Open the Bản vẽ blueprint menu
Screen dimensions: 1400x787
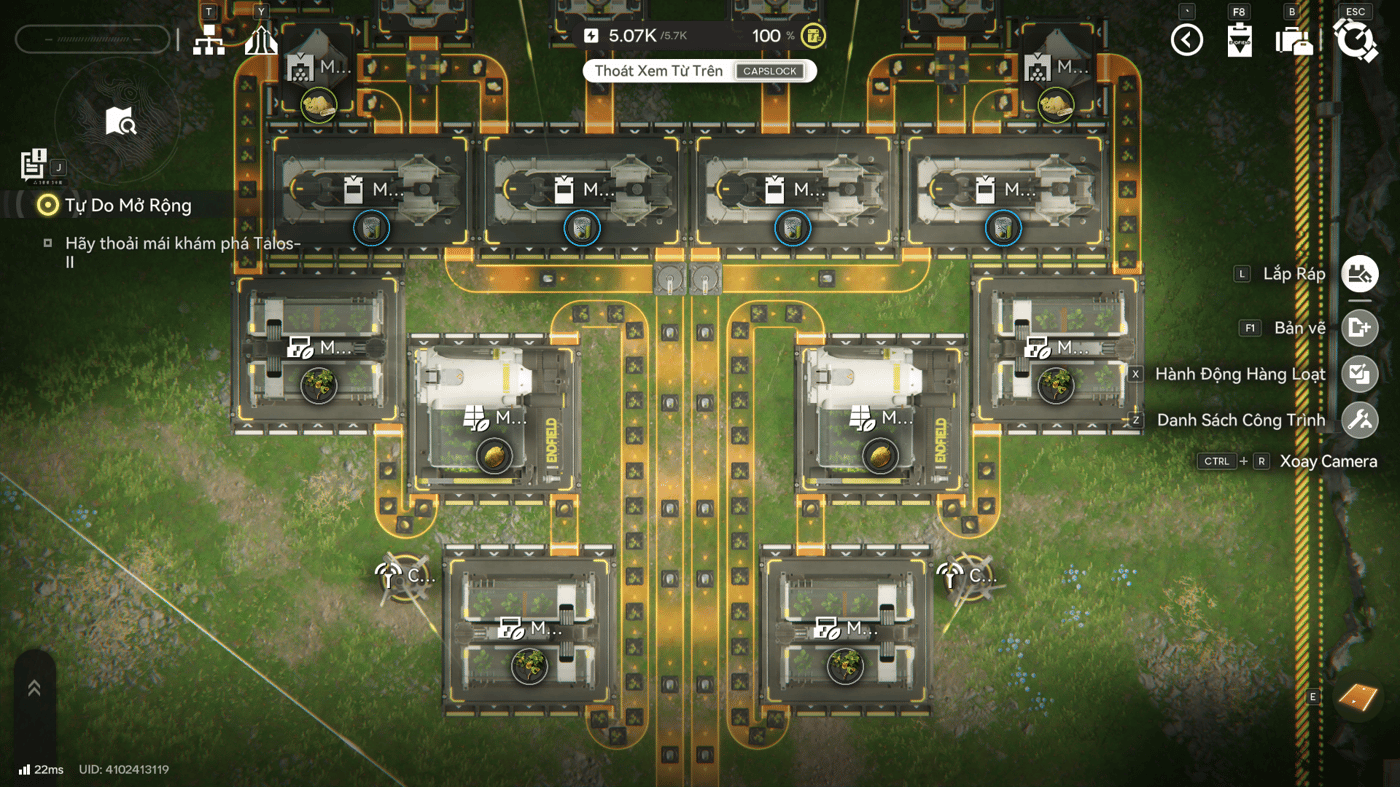pyautogui.click(x=1359, y=328)
